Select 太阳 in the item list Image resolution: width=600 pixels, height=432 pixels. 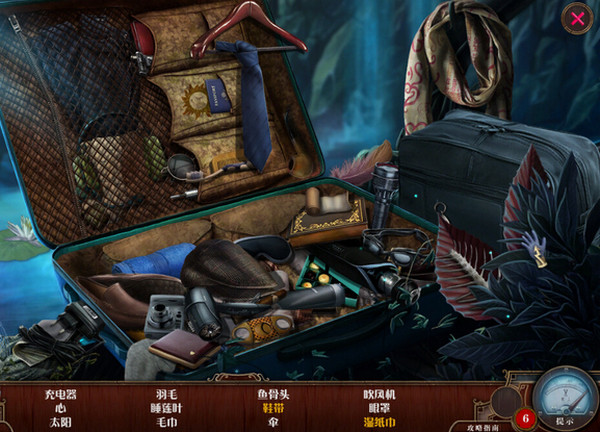tap(61, 422)
